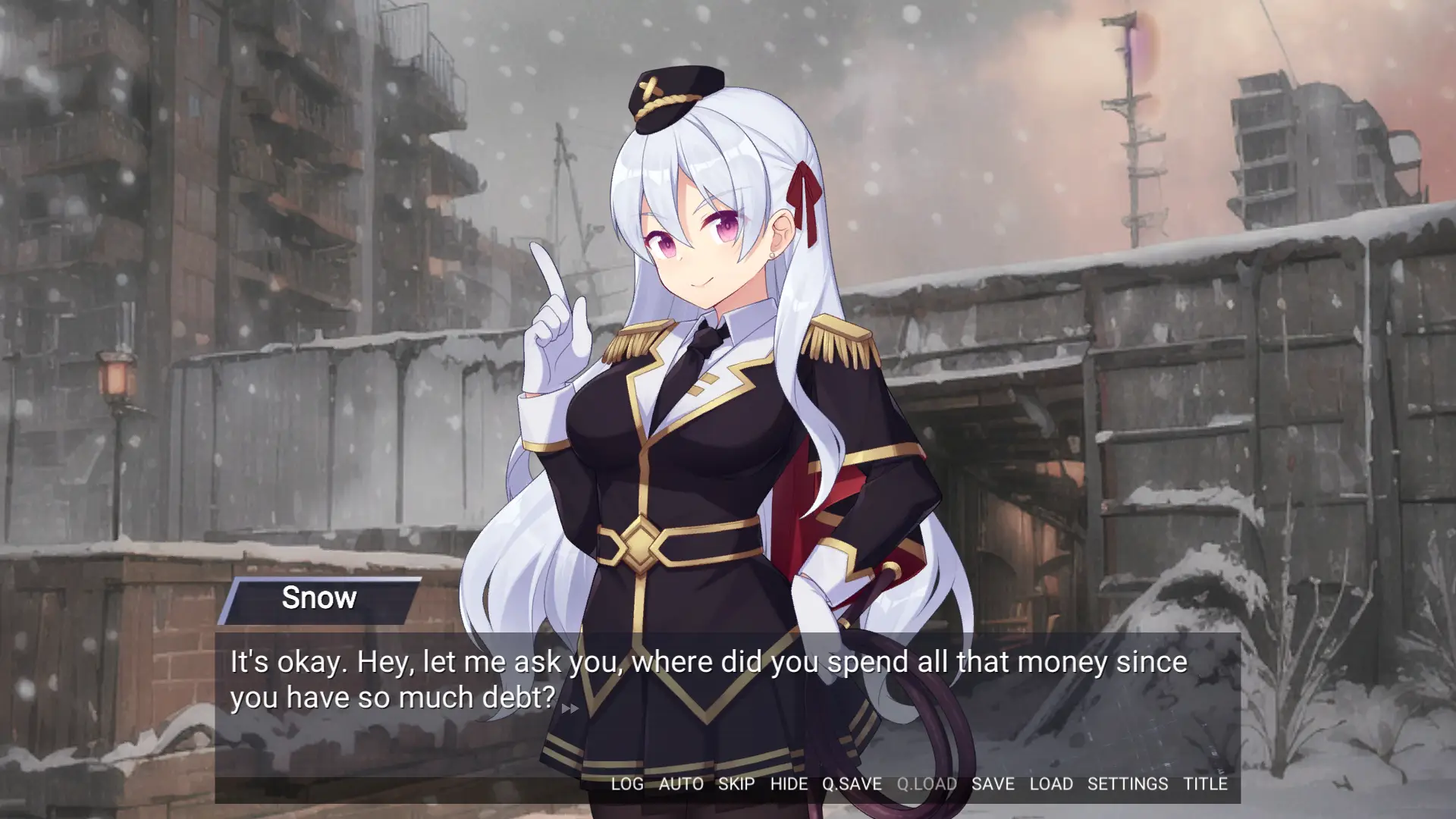Disable AUTO mode by clicking AUTO again

[x=681, y=785]
